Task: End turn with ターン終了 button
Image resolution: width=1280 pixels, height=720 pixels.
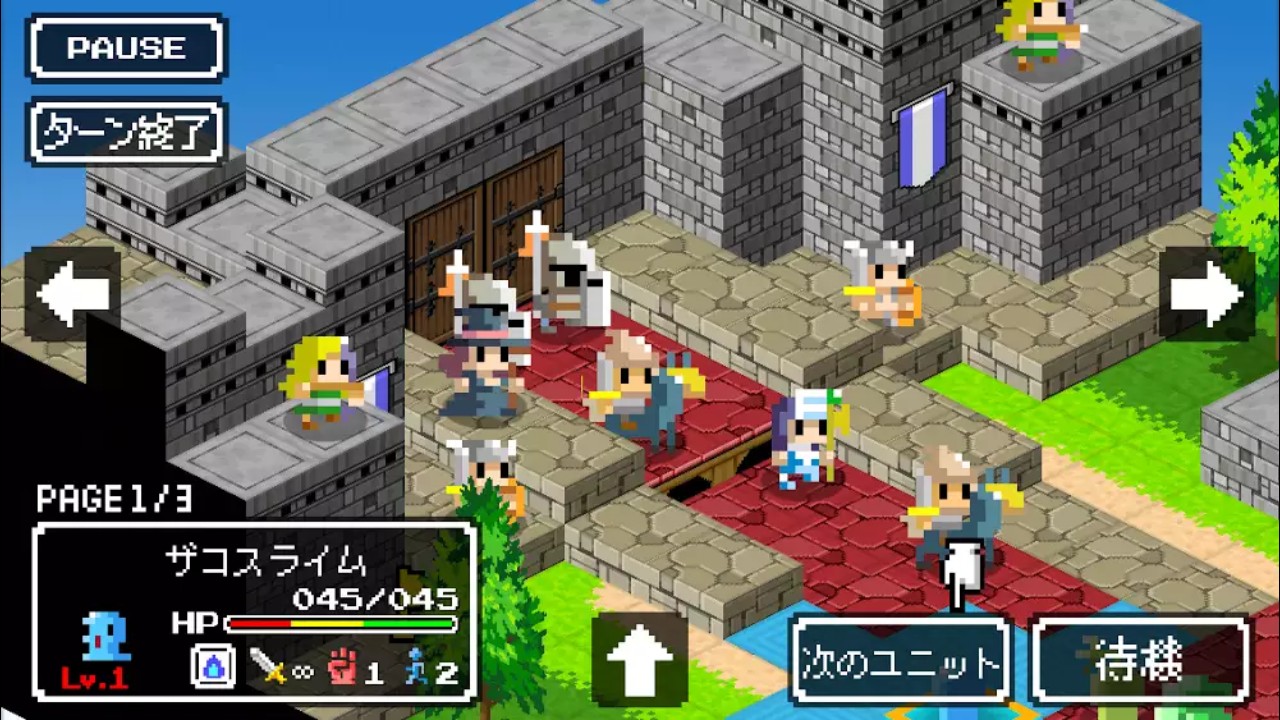Action: (x=127, y=131)
